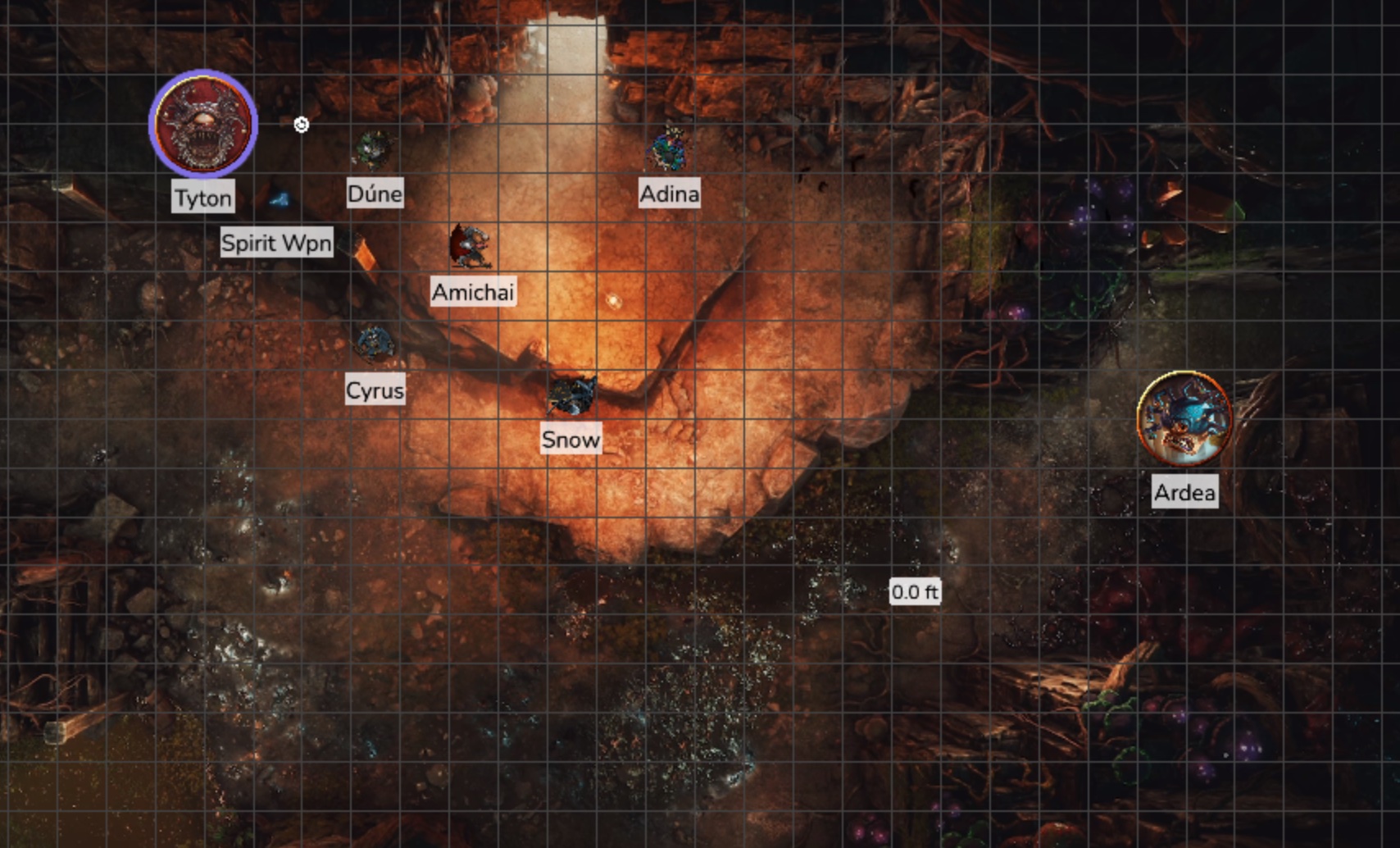Screen dimensions: 1400x848
Task: Select the Ardea blue beholder token
Action: pos(1184,419)
